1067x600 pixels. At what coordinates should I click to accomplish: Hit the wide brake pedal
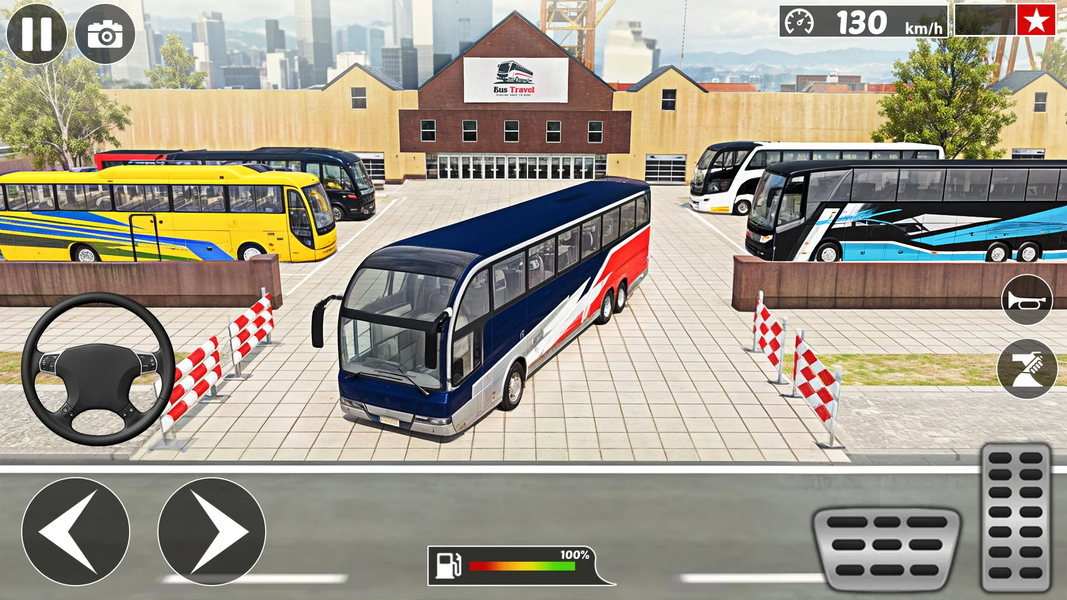click(x=886, y=547)
